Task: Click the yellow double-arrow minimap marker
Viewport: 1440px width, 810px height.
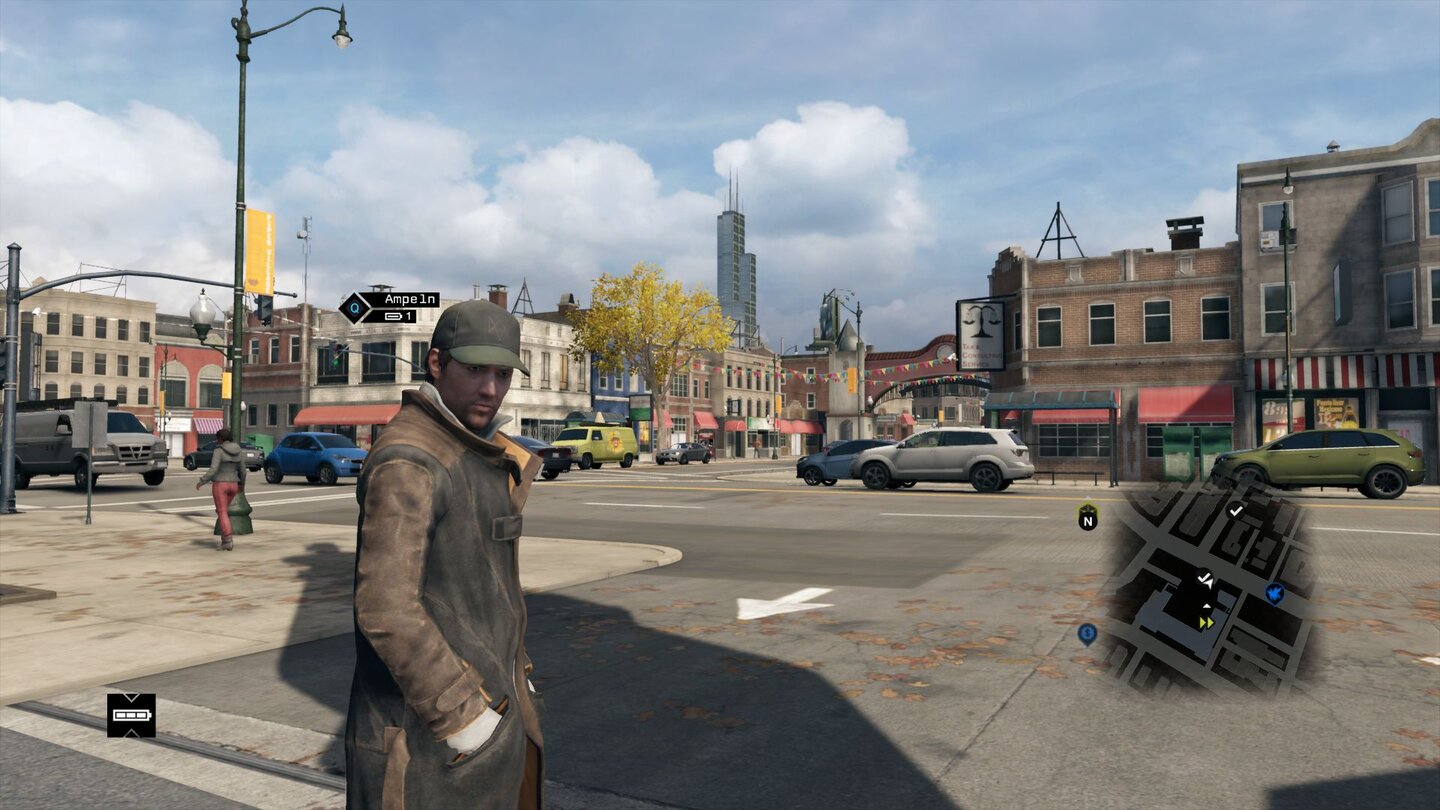Action: 1206,622
